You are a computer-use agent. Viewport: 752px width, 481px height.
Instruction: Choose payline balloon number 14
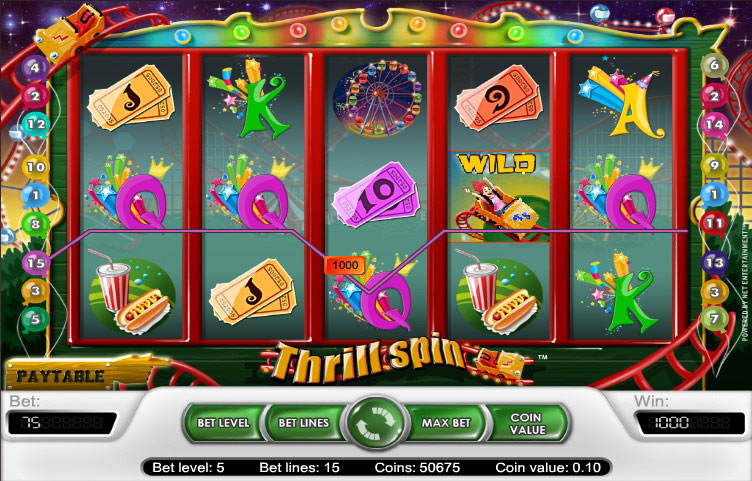tap(715, 124)
